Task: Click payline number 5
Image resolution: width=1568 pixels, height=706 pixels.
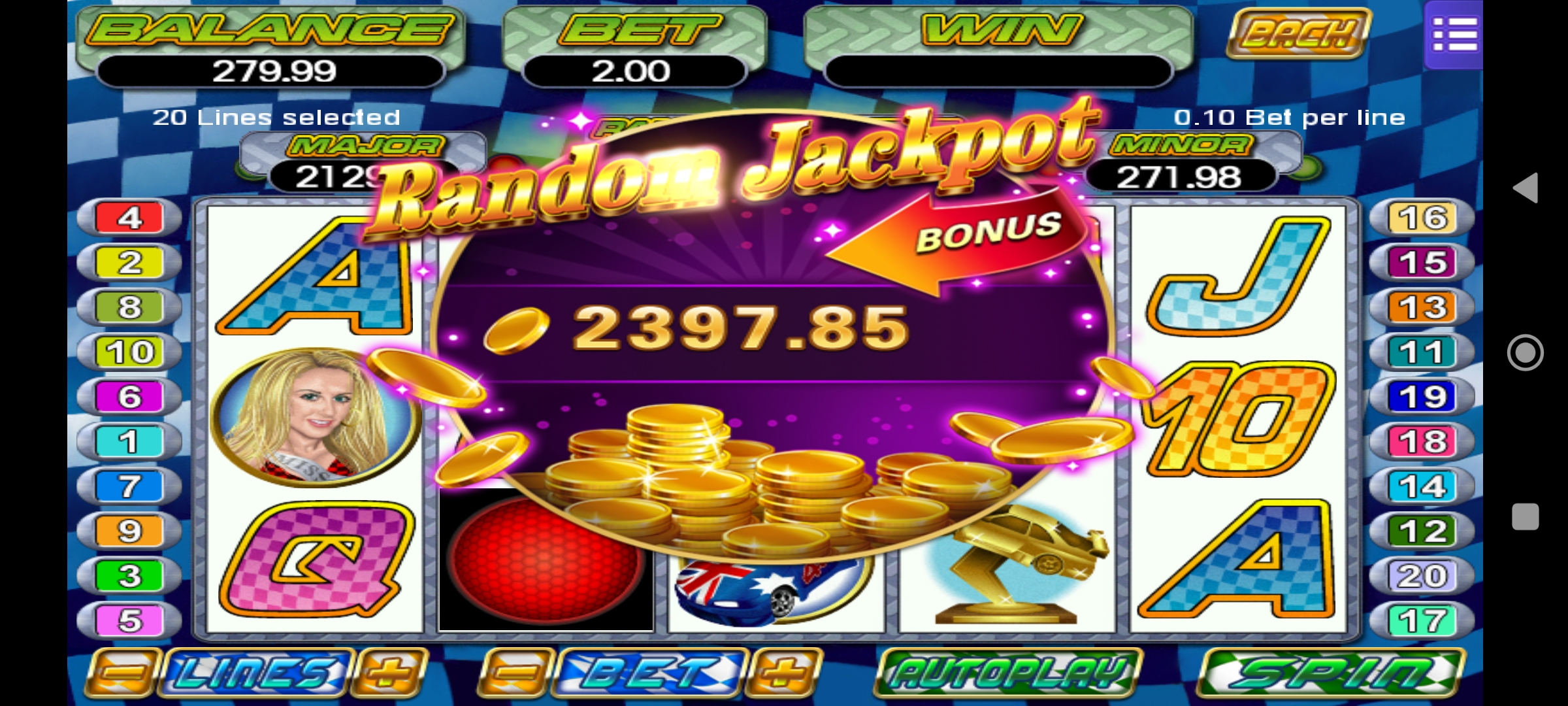Action: point(129,620)
